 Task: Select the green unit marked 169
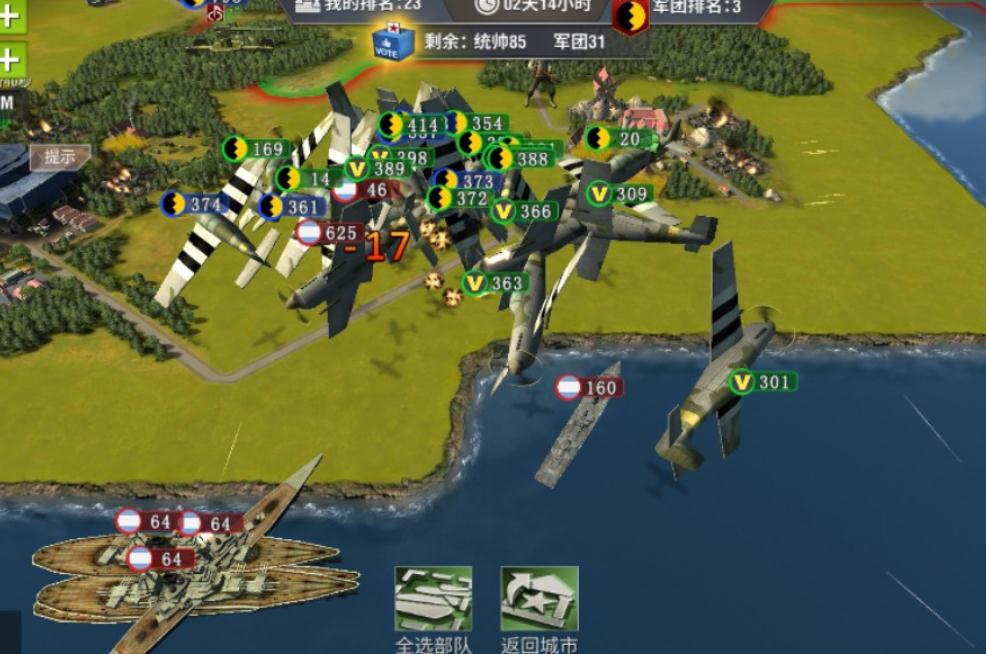[x=255, y=150]
